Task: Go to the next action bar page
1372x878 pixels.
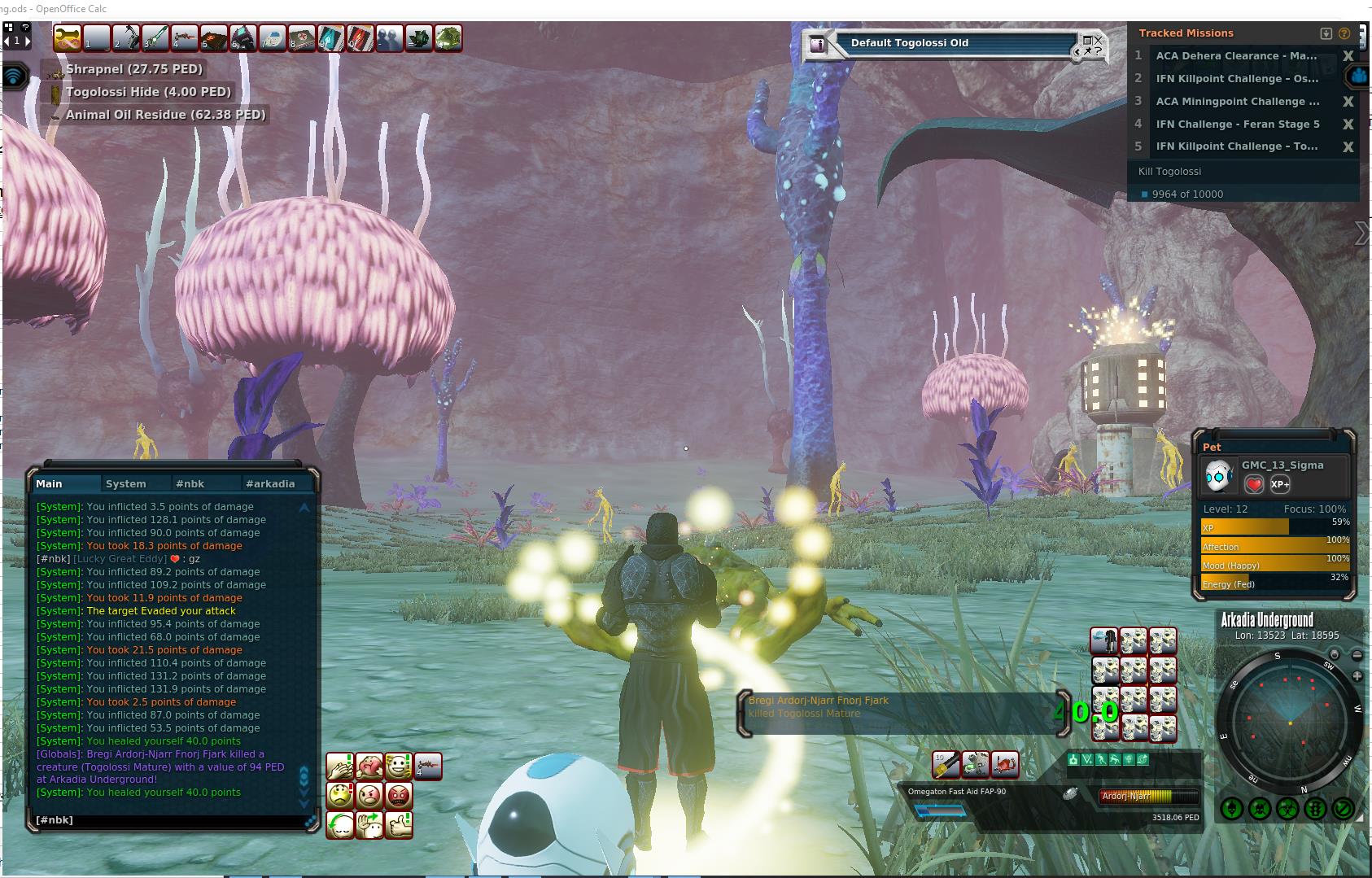Action: click(27, 40)
